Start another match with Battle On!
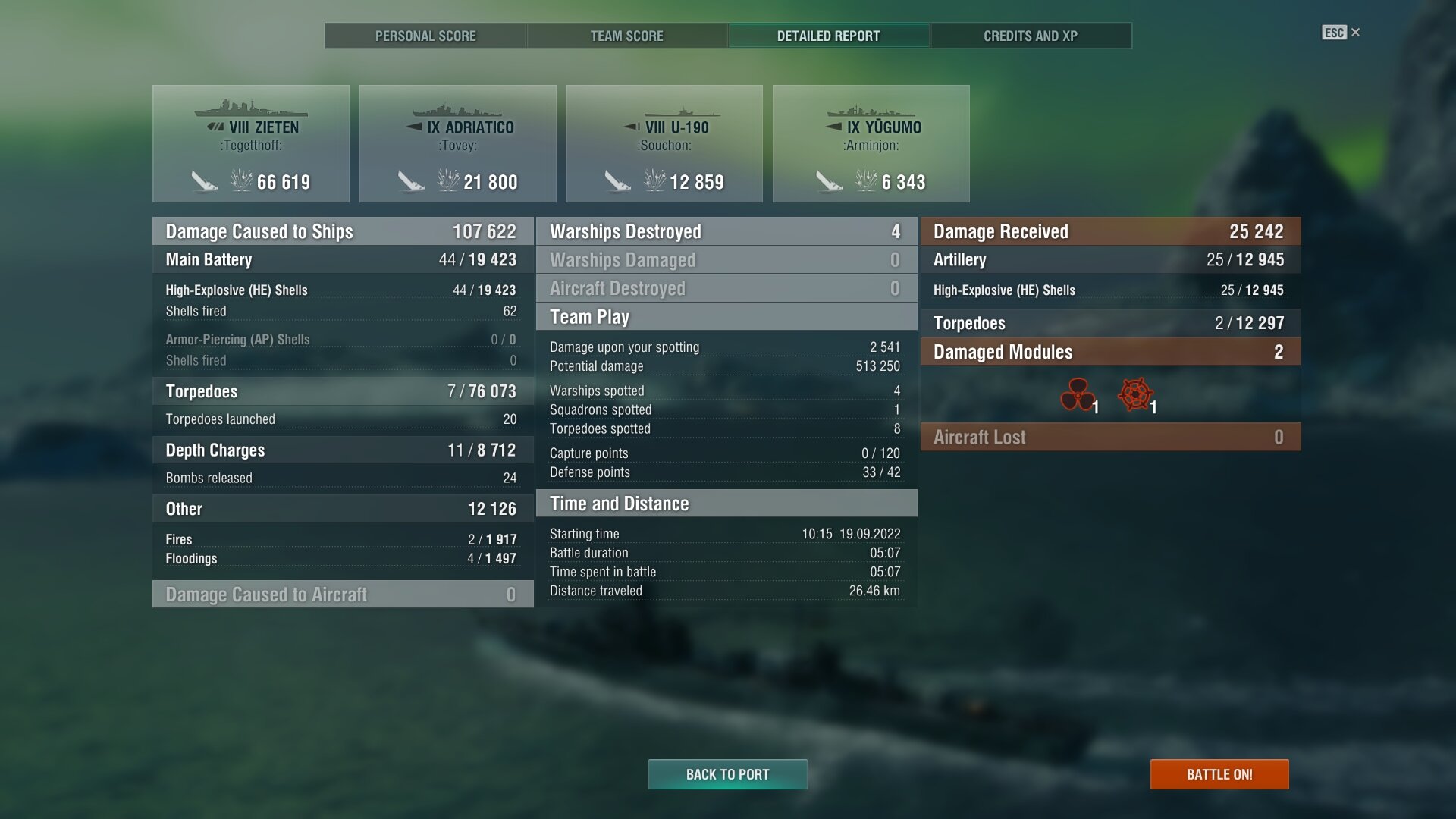1456x819 pixels. click(x=1219, y=774)
